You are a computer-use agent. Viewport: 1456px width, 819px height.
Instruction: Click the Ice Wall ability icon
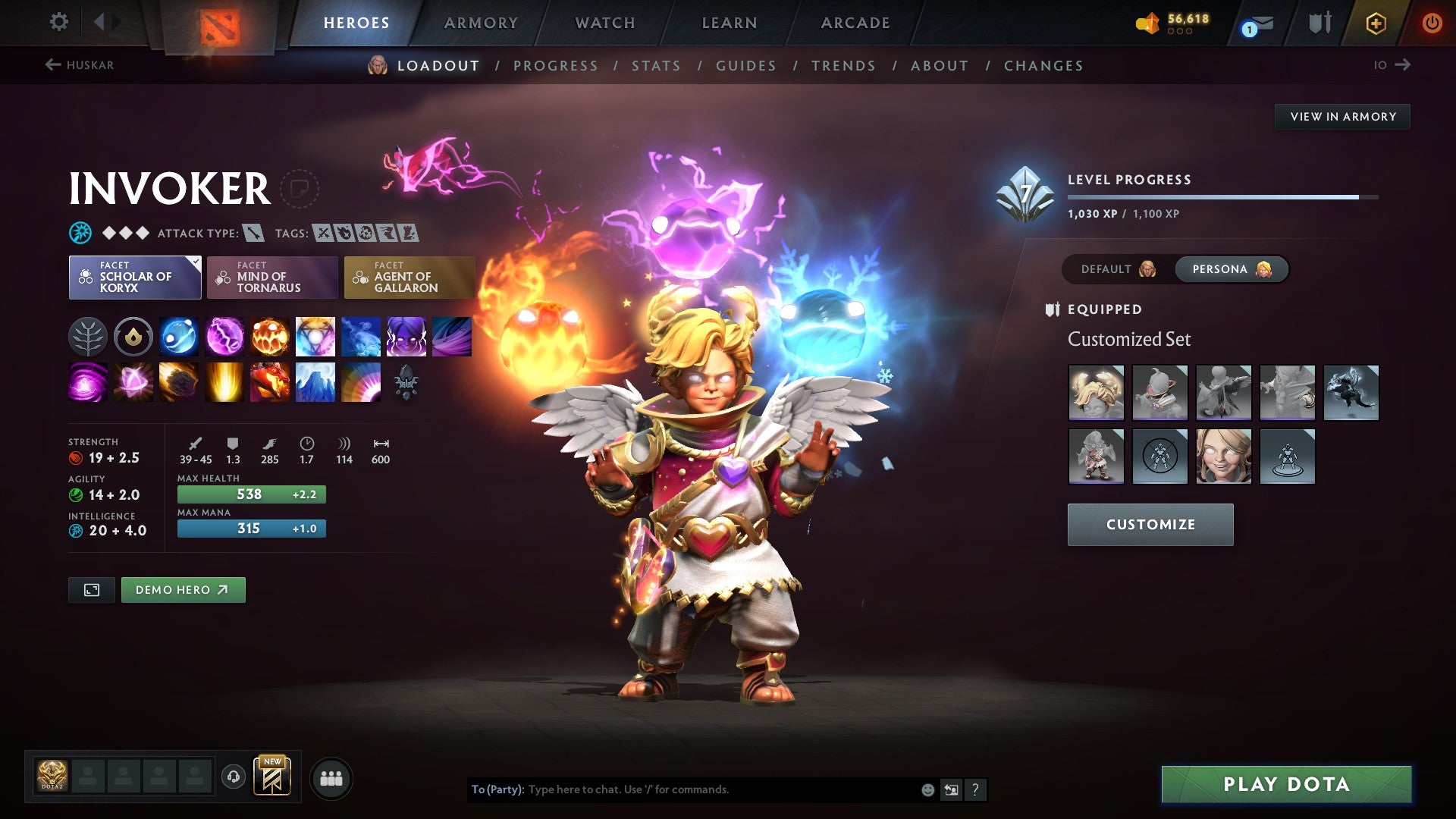click(x=315, y=382)
